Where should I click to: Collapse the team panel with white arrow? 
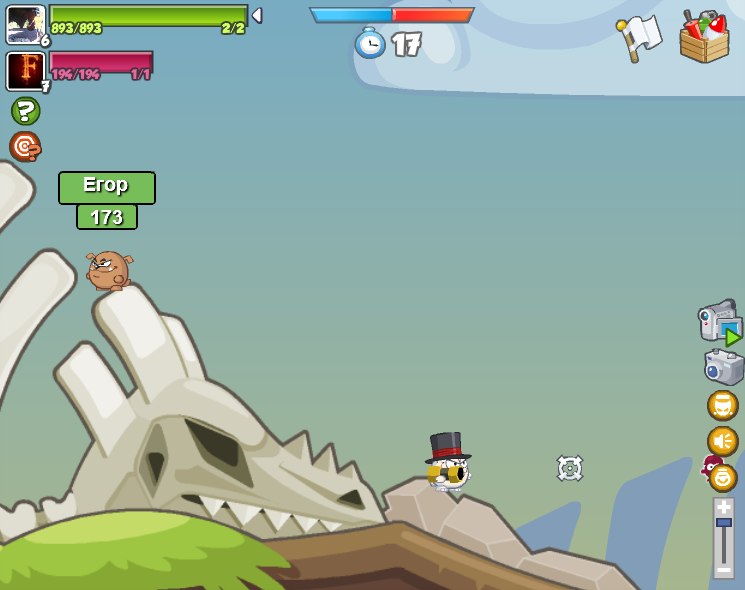pyautogui.click(x=257, y=16)
